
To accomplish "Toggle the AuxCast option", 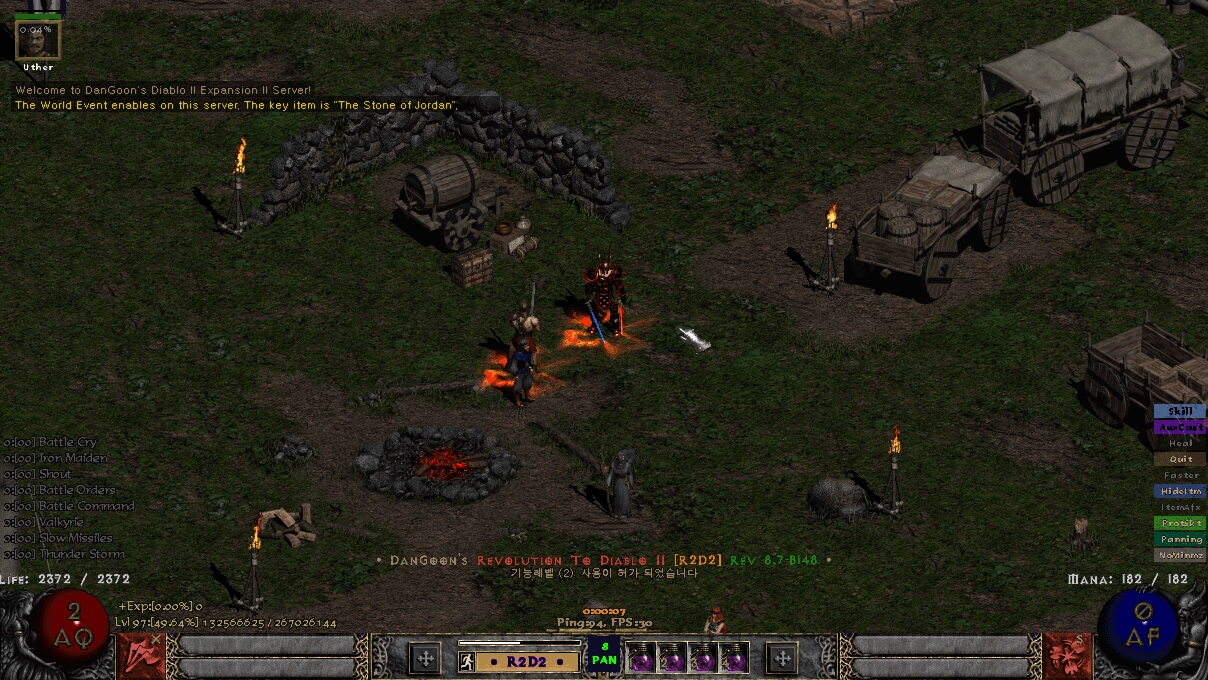I will point(1180,427).
